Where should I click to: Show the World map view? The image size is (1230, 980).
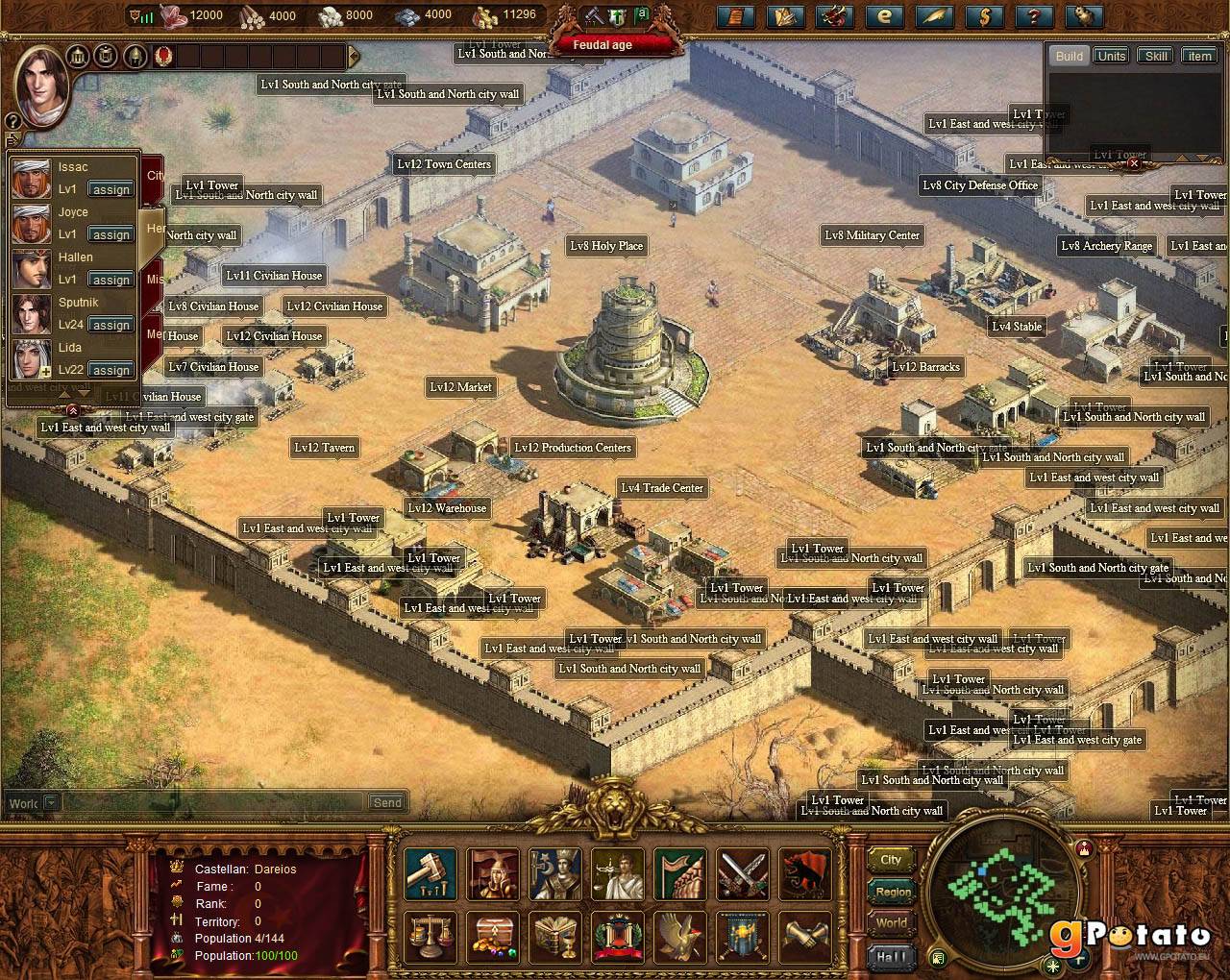click(x=892, y=923)
